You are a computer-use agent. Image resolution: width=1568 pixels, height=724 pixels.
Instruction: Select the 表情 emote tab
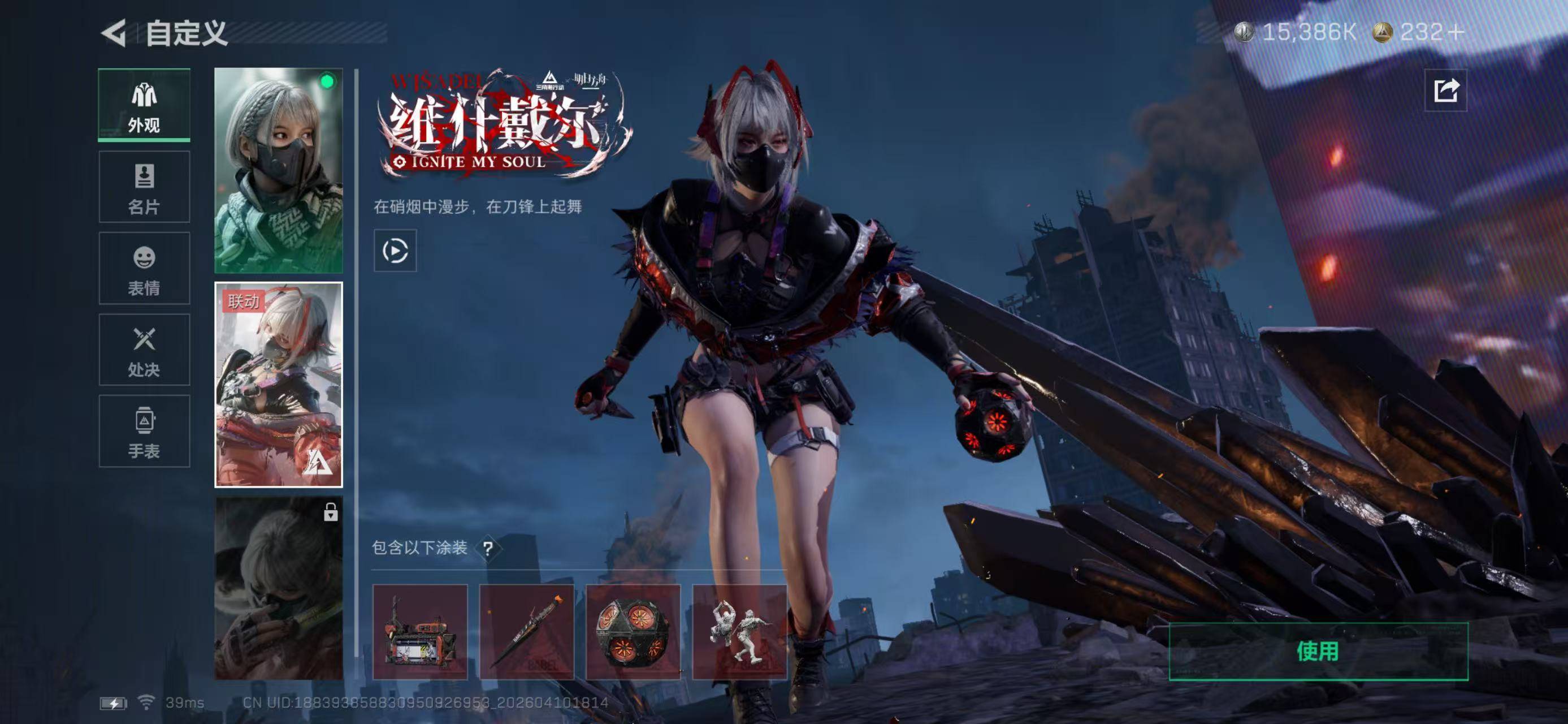point(144,269)
